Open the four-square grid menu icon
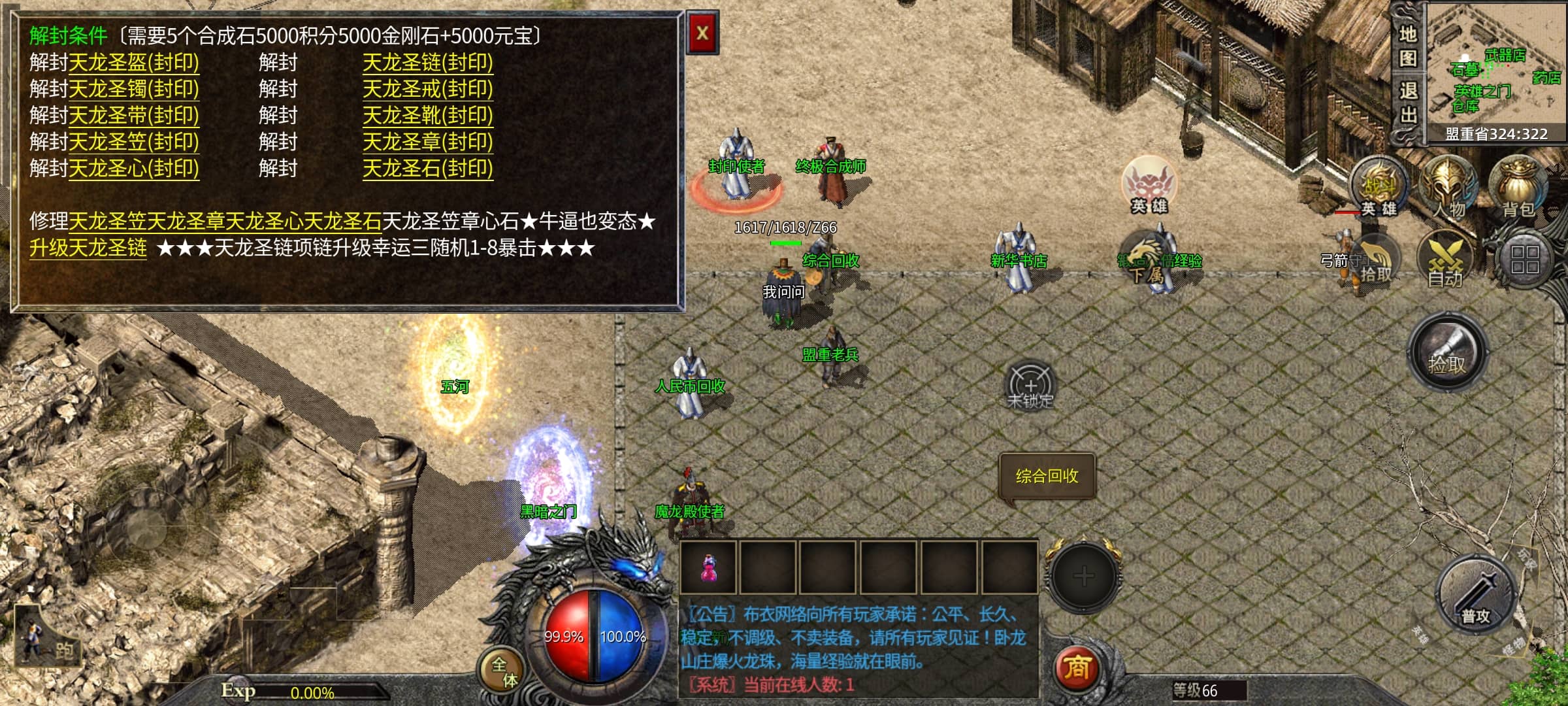 (1524, 260)
